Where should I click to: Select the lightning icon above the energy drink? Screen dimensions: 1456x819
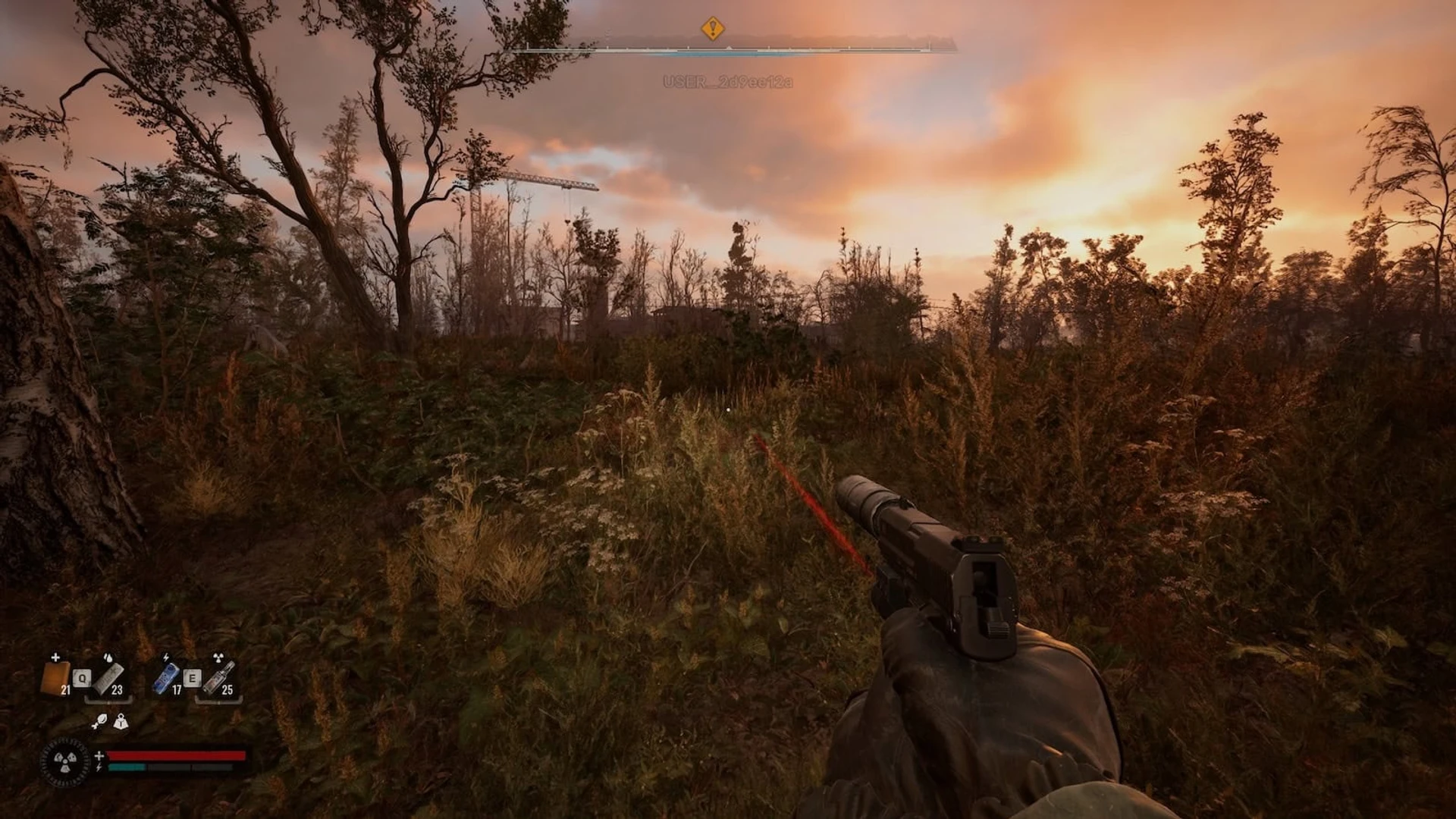pos(166,657)
